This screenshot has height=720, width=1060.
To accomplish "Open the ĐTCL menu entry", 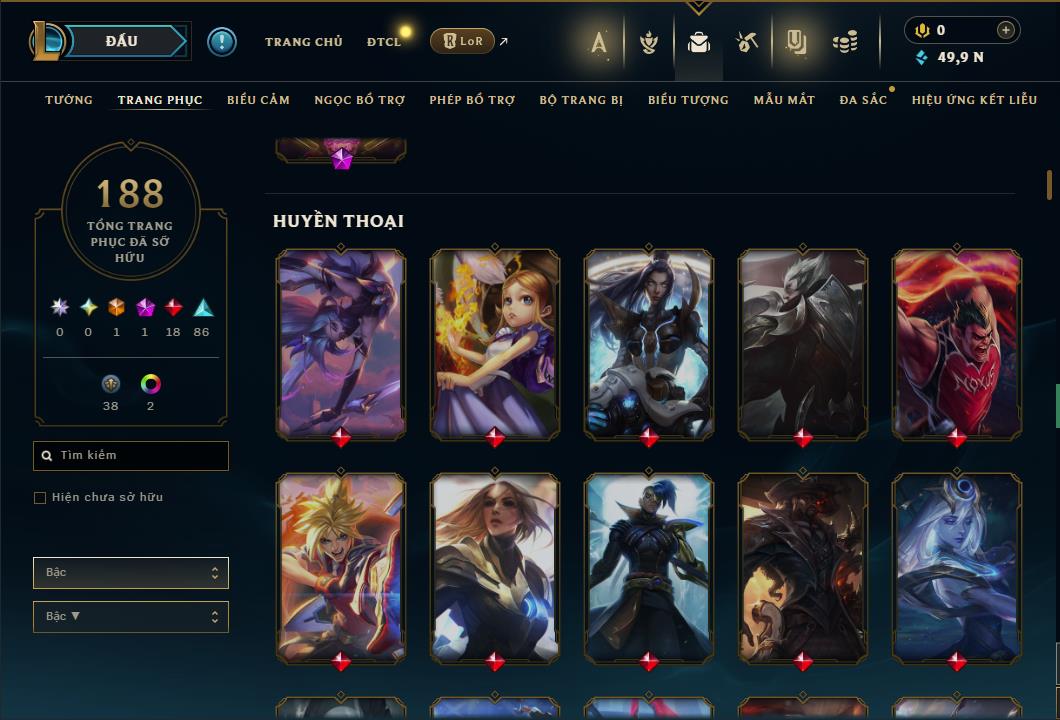I will click(384, 42).
